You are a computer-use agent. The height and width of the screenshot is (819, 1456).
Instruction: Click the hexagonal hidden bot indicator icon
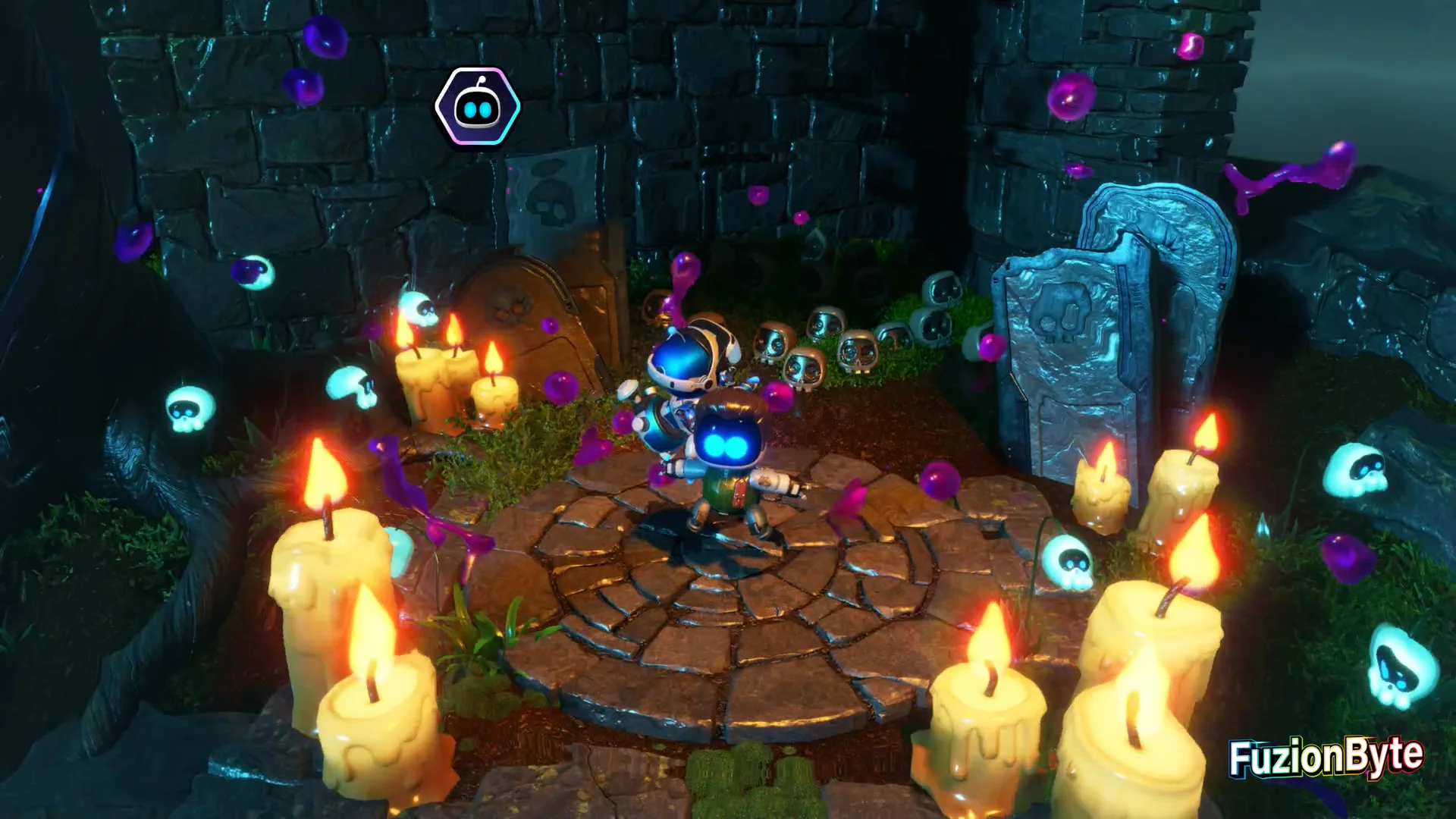coord(477,108)
